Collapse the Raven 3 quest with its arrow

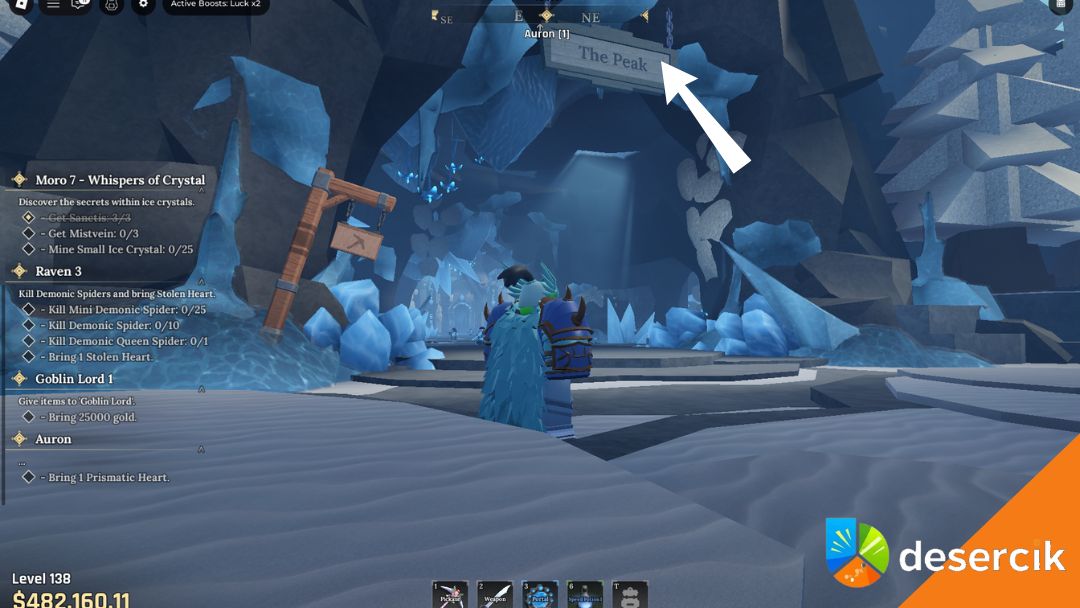[201, 283]
